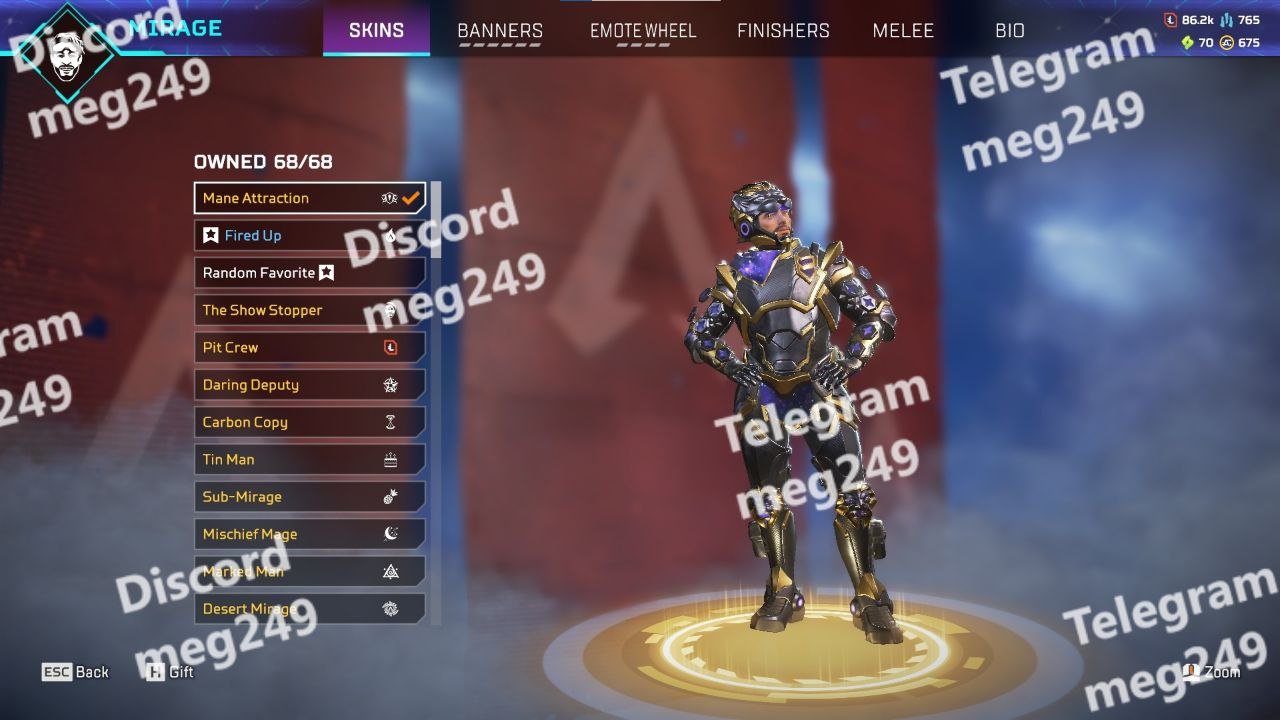The image size is (1280, 720).
Task: Select the Mischief Mage skin
Action: coord(309,534)
